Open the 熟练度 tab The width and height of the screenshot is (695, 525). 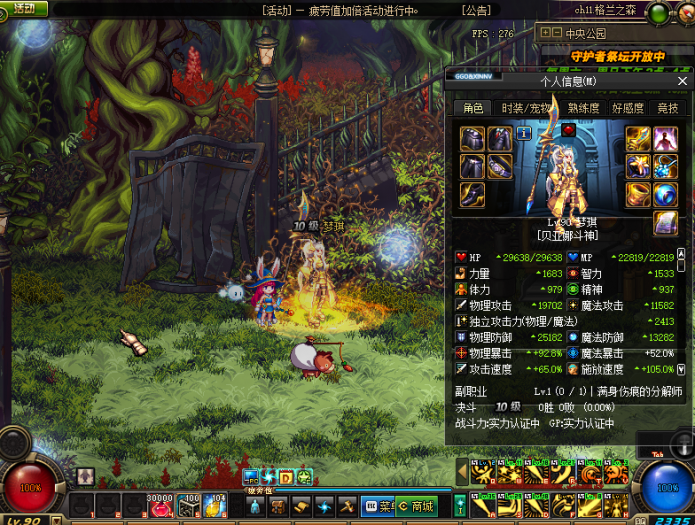(x=583, y=108)
